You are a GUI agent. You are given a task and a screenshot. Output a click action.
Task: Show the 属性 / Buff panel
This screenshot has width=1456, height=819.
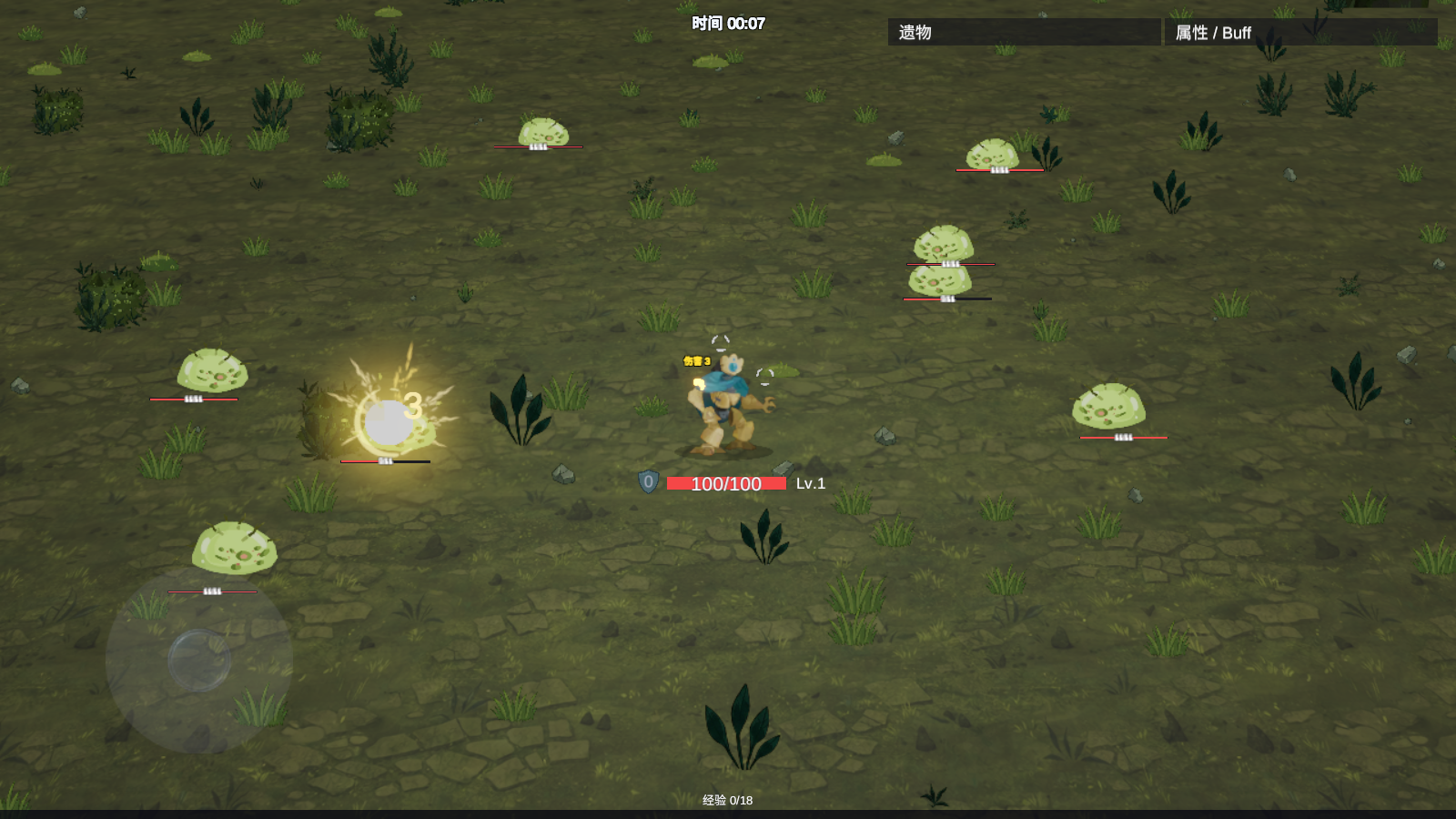tap(1300, 33)
